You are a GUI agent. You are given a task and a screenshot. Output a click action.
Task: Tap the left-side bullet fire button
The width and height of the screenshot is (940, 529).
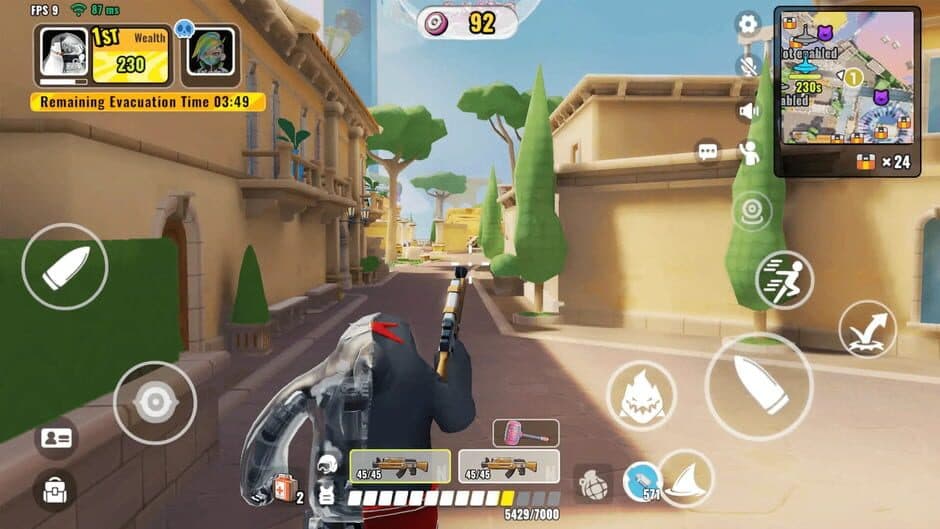pos(64,266)
